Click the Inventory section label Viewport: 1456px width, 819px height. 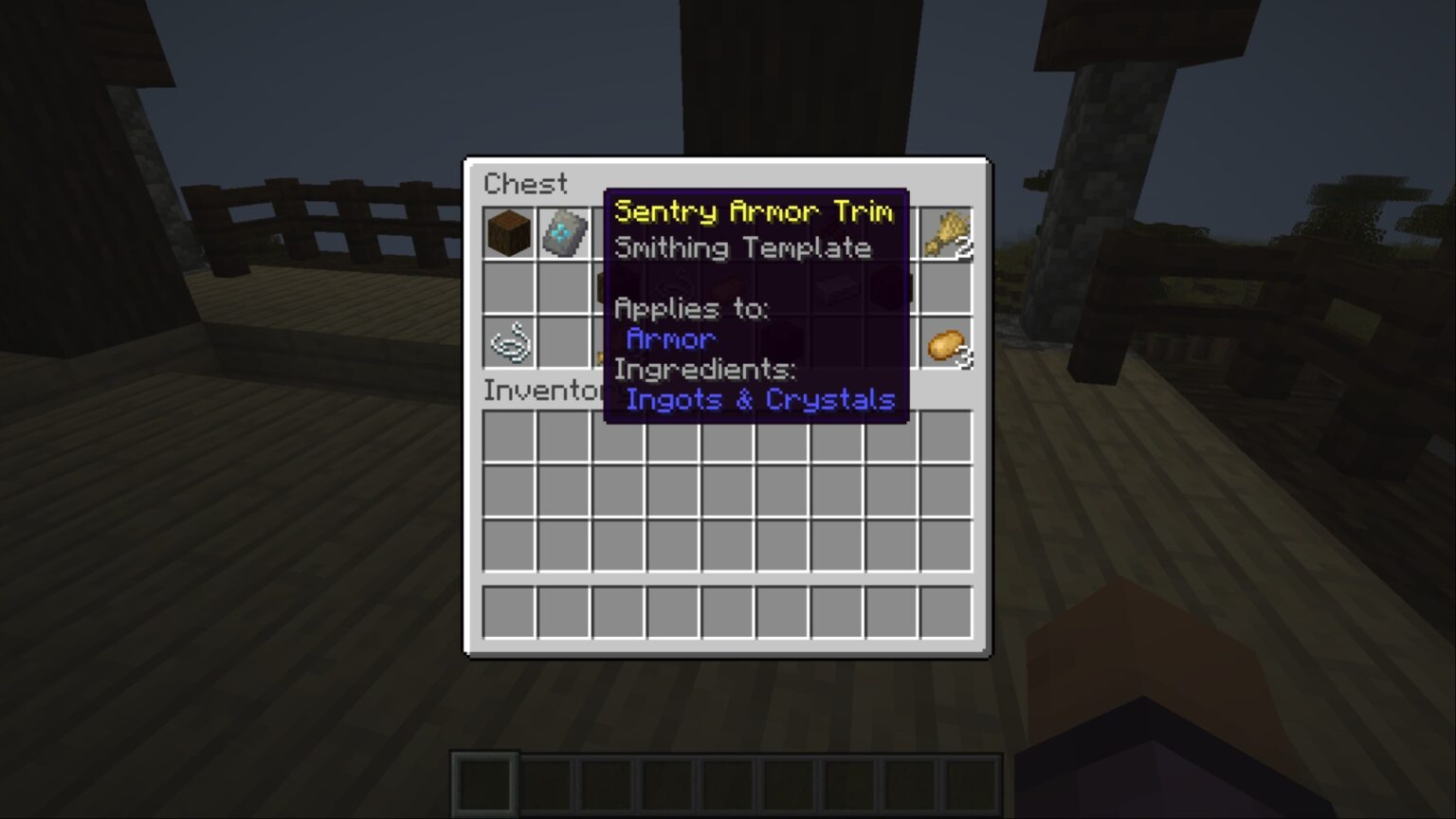pos(540,390)
